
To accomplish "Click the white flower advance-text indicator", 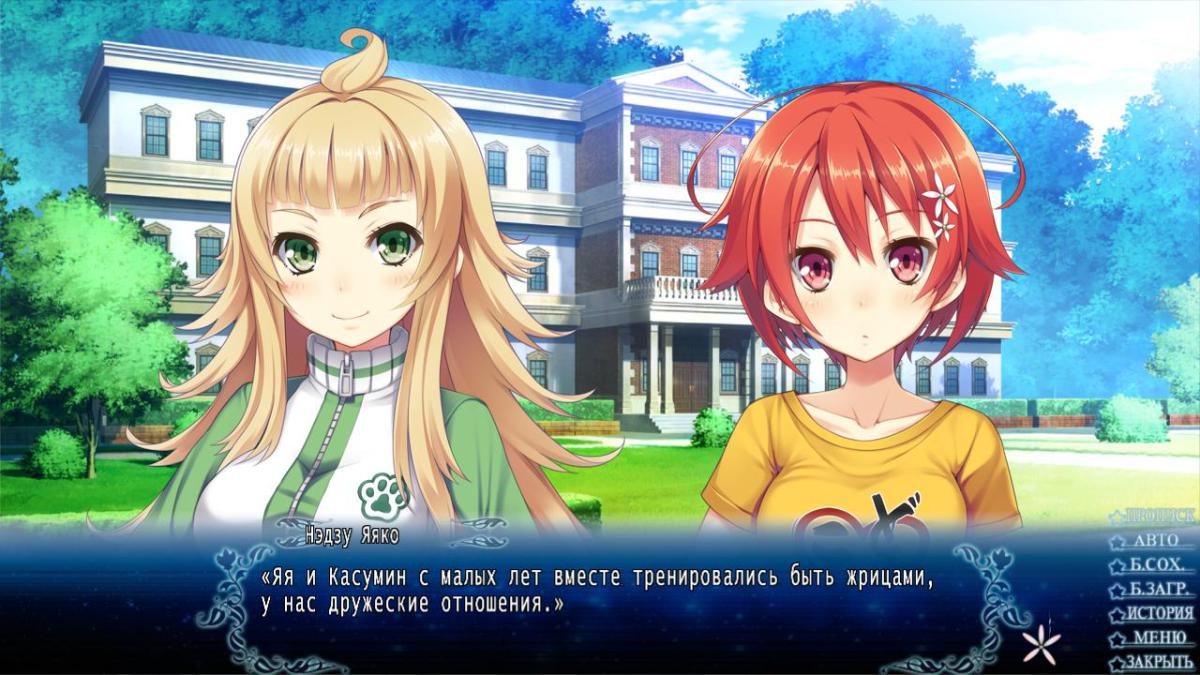I will pos(1041,641).
